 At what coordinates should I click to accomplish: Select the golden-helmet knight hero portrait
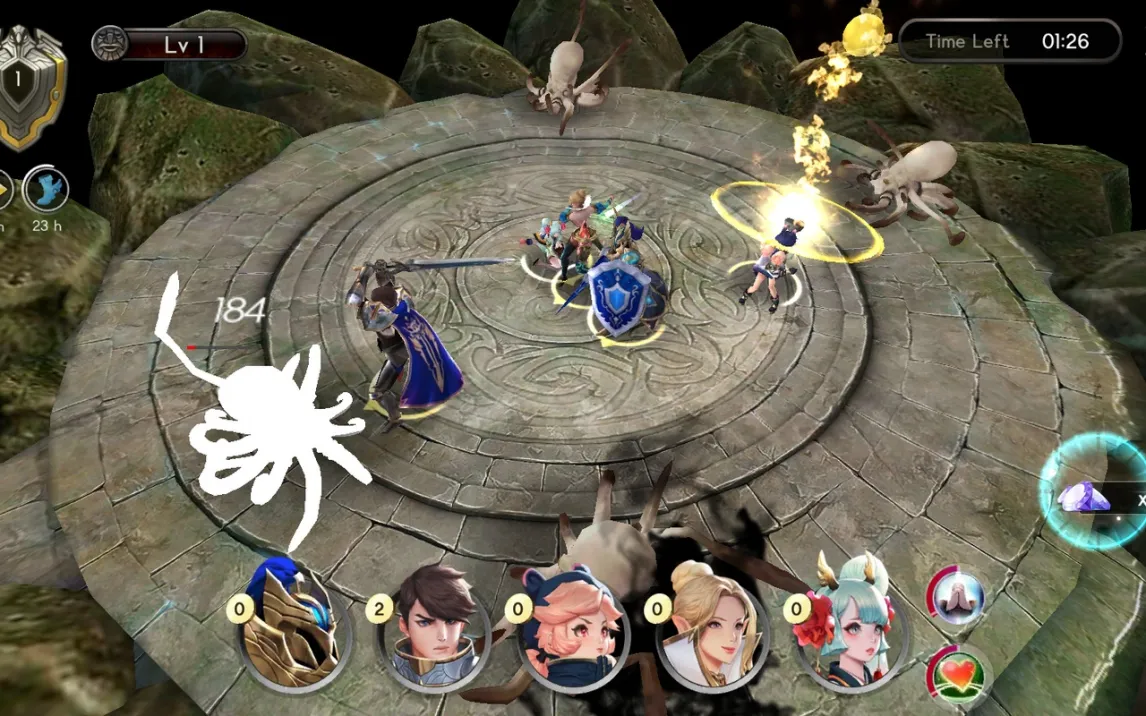click(292, 625)
